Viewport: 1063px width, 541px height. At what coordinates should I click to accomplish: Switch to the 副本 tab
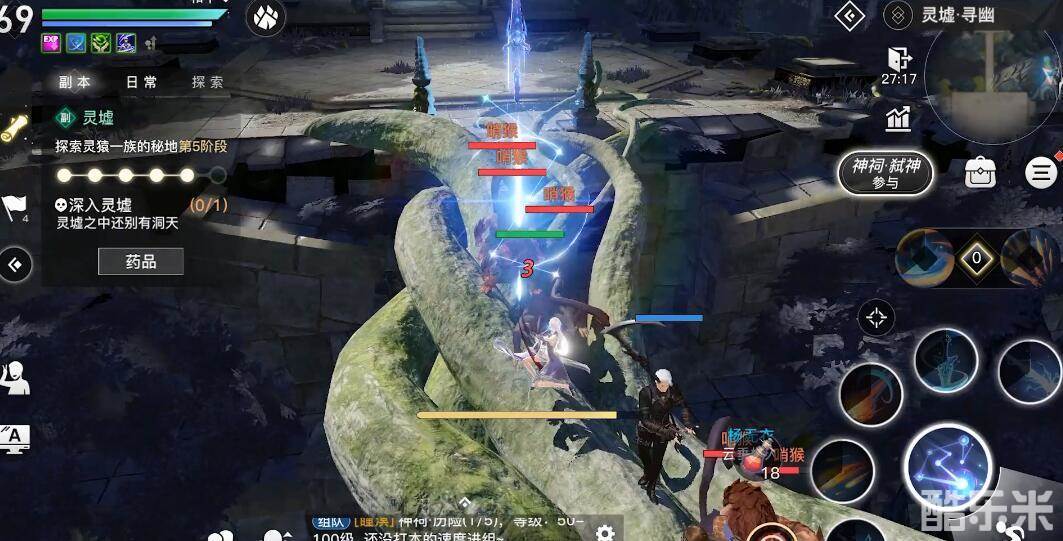[x=75, y=83]
